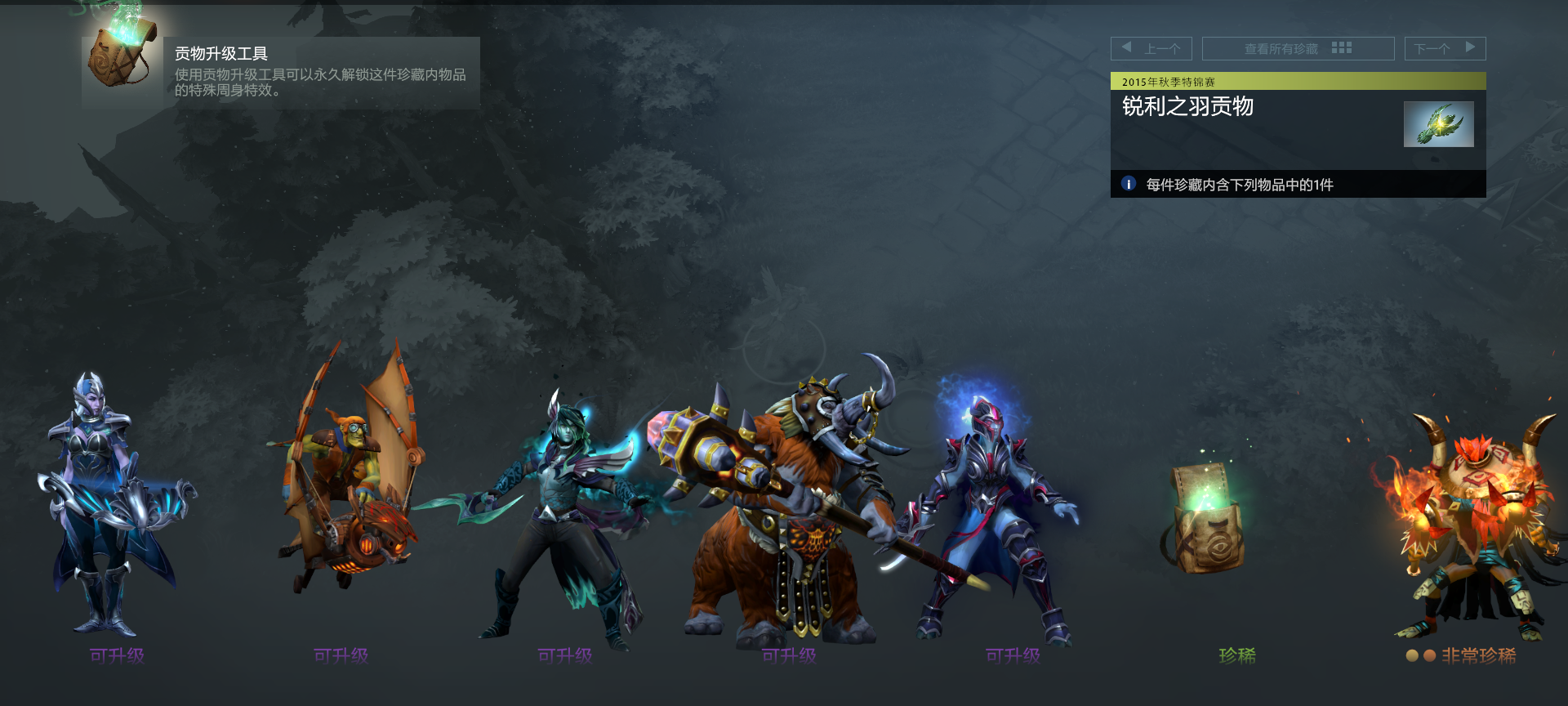1568x706 pixels.
Task: Go to the previous treasure (上一个)
Action: (1151, 48)
